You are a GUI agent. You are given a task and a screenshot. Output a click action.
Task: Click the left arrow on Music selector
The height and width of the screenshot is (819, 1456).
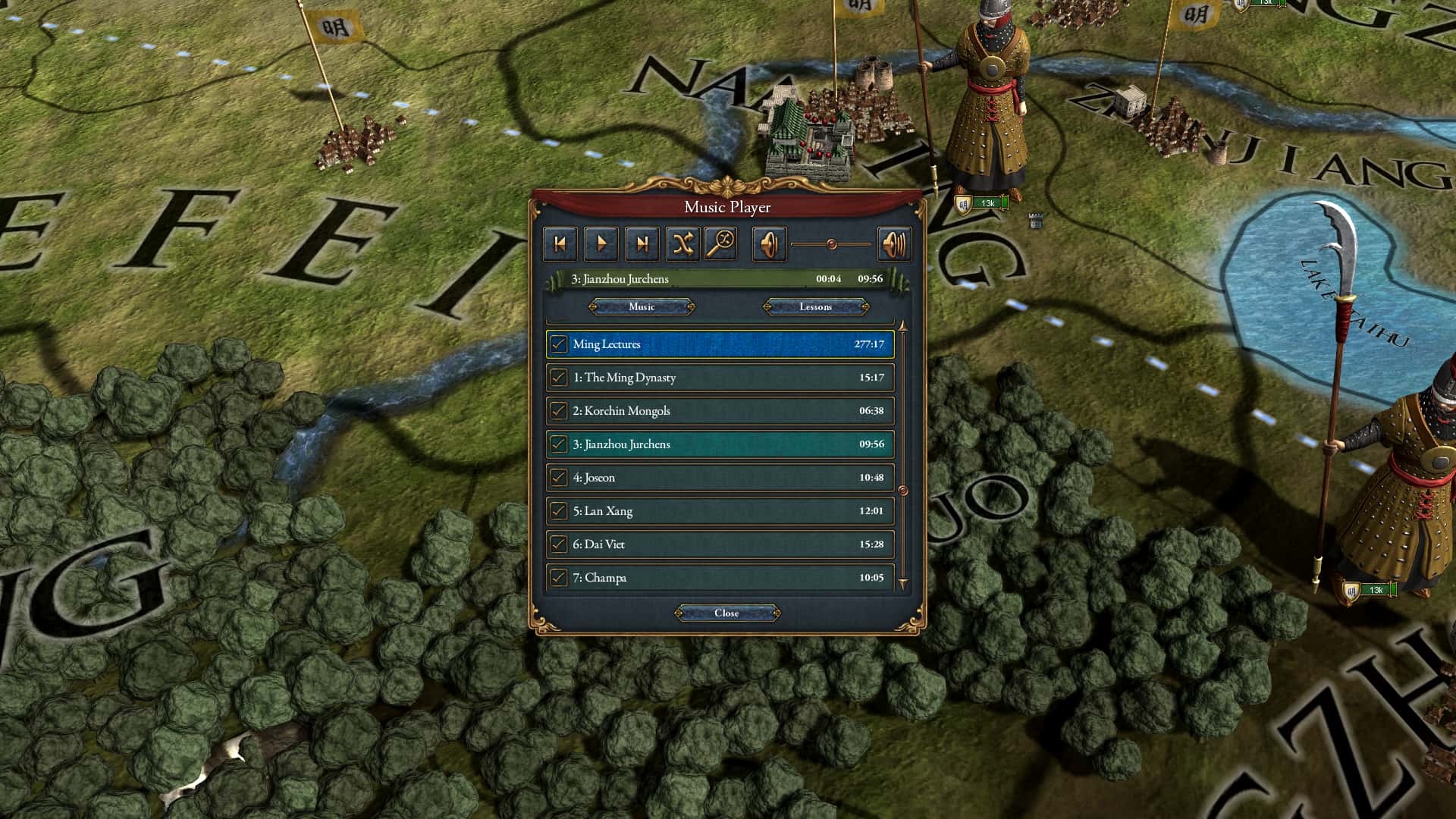pos(593,307)
